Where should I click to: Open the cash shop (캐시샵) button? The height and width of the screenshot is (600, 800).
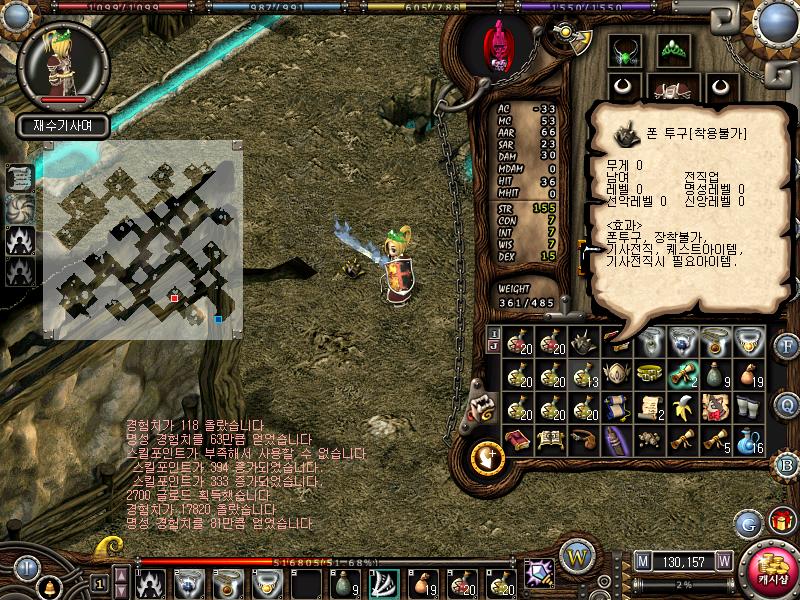768,570
